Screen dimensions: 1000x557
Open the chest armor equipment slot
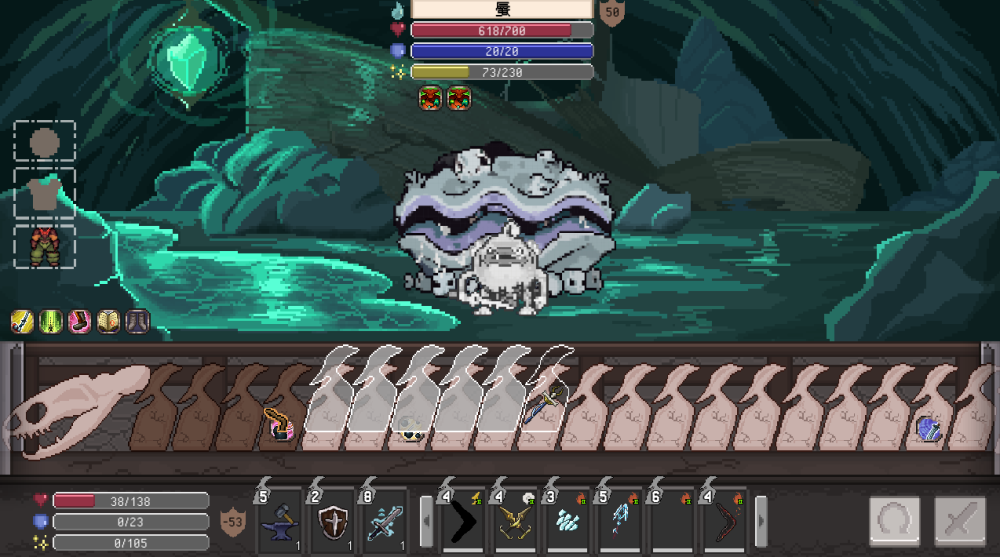pos(44,194)
